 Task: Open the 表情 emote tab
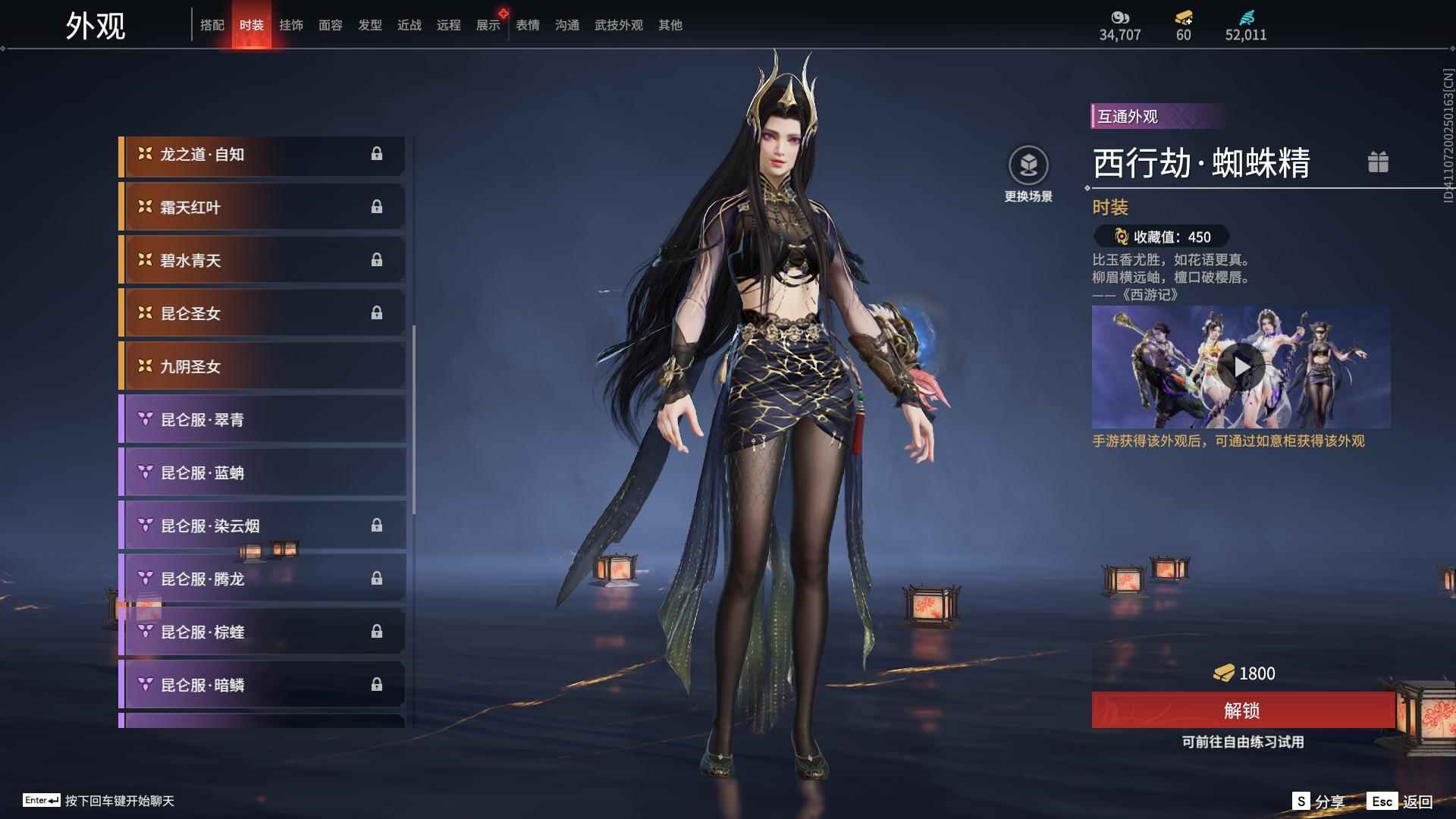tap(528, 25)
